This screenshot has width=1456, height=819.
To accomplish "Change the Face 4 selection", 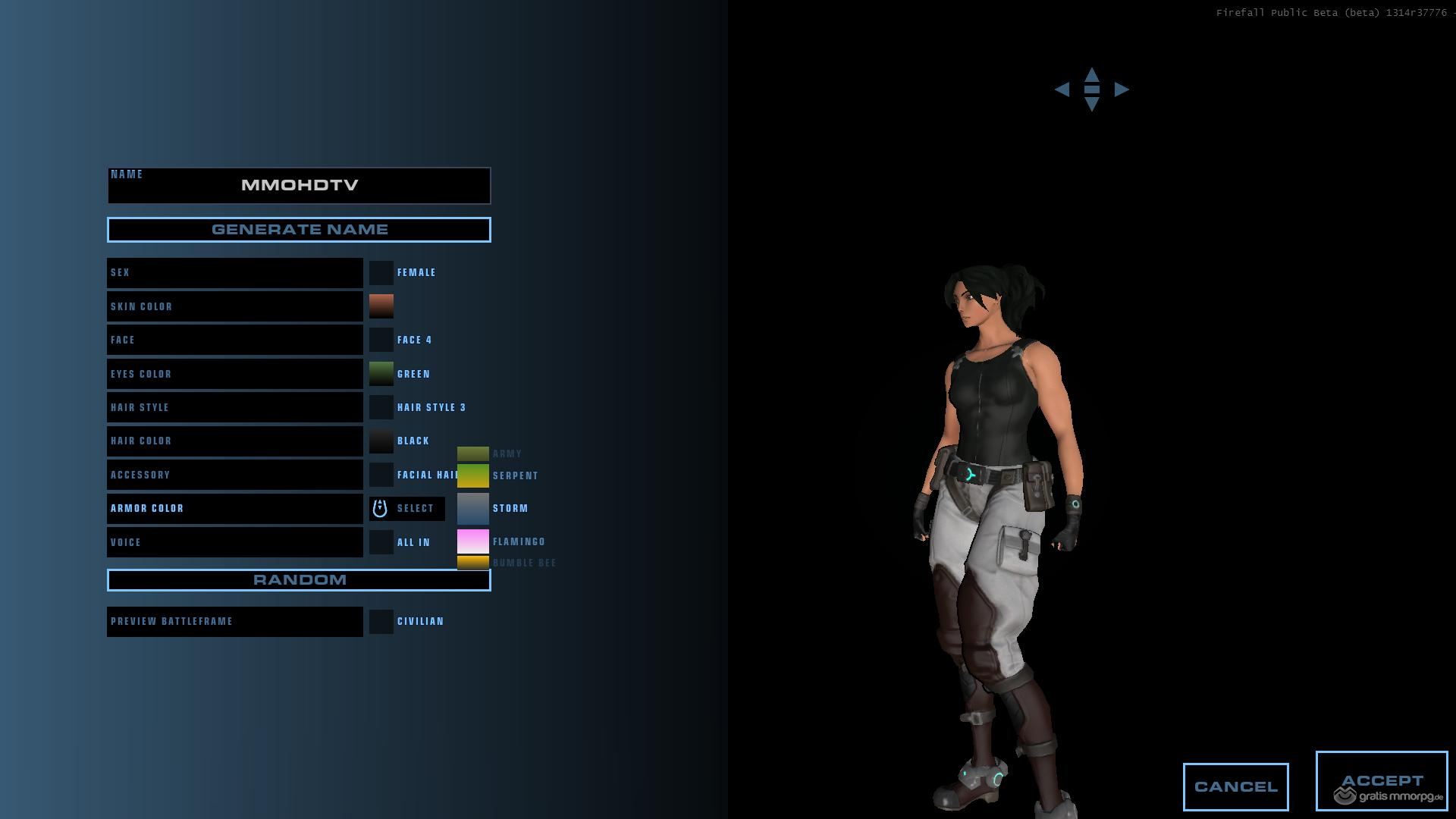I will pos(381,340).
